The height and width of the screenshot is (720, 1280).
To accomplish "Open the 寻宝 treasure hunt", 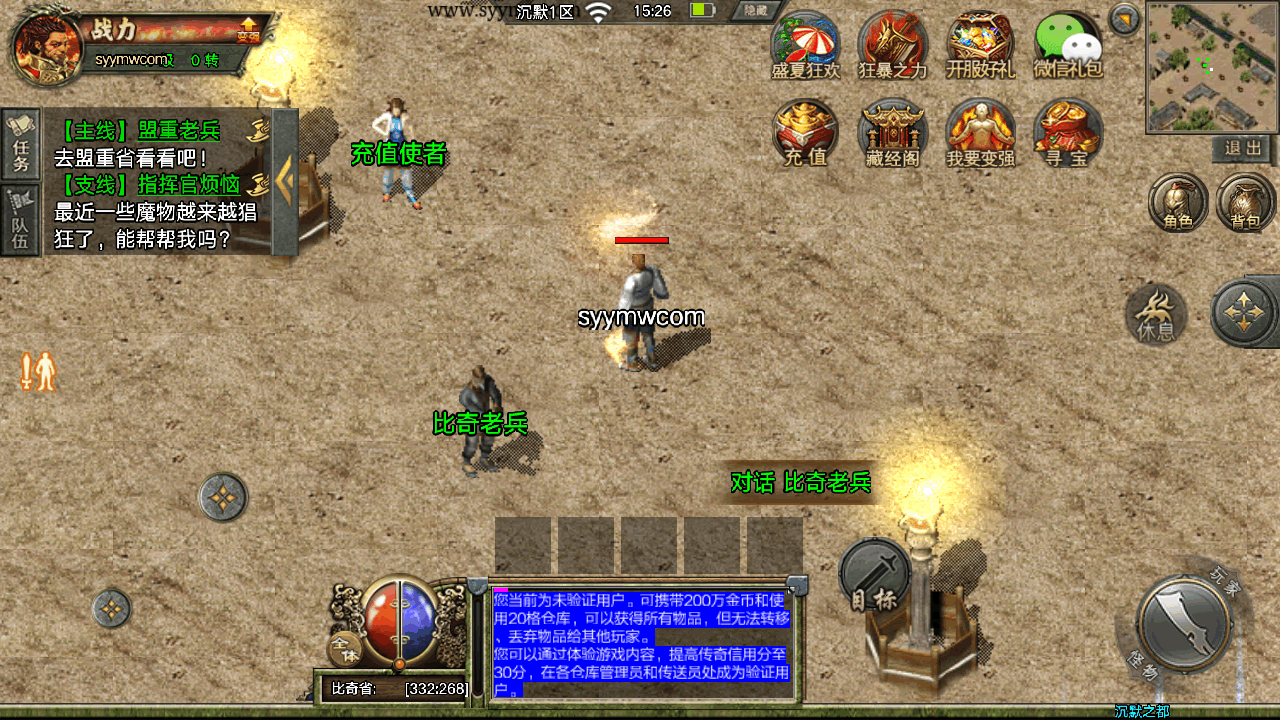I will click(1067, 133).
